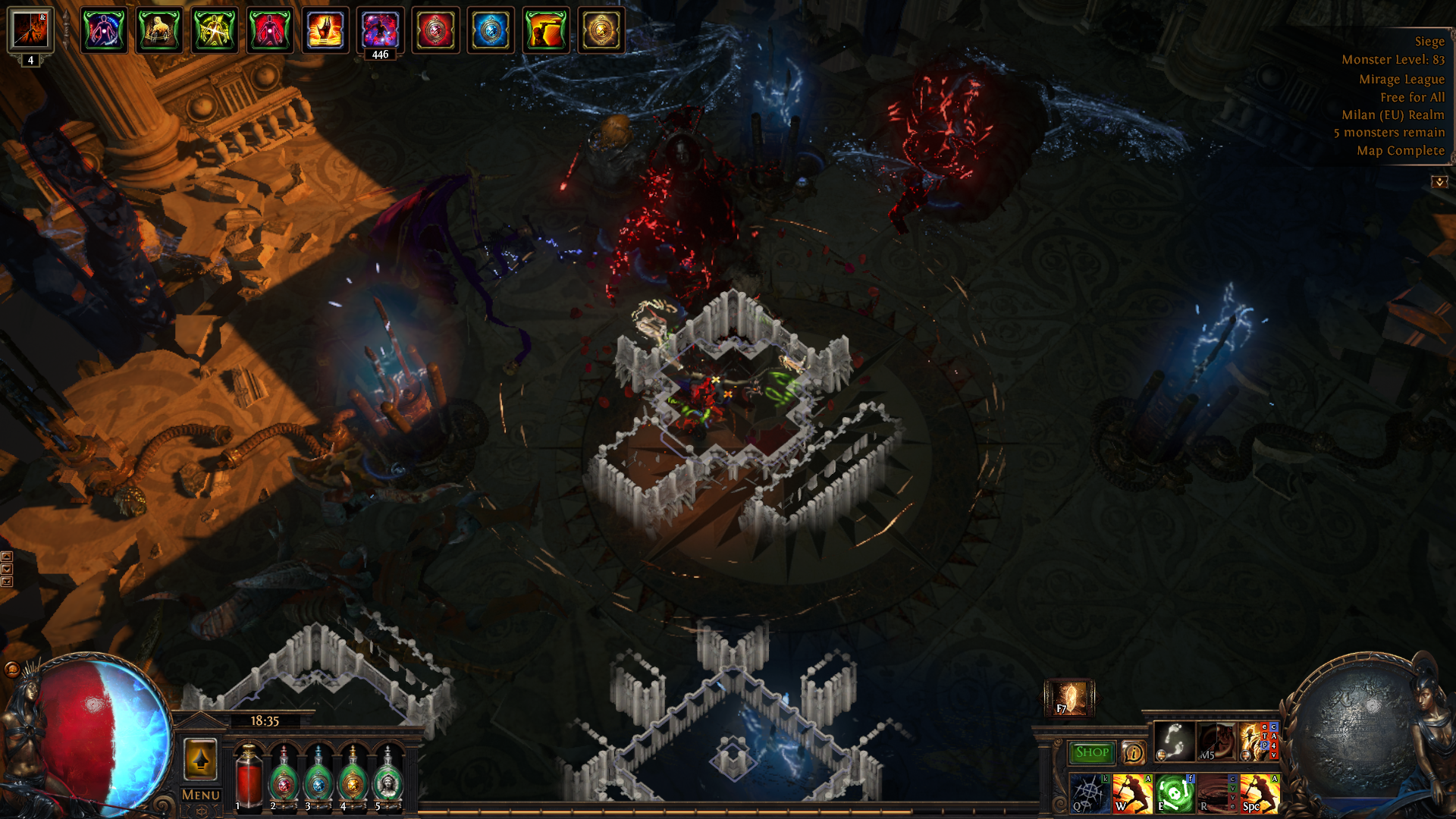Viewport: 1456px width, 819px height.
Task: Activate the topaz gem flask
Action: (x=353, y=775)
